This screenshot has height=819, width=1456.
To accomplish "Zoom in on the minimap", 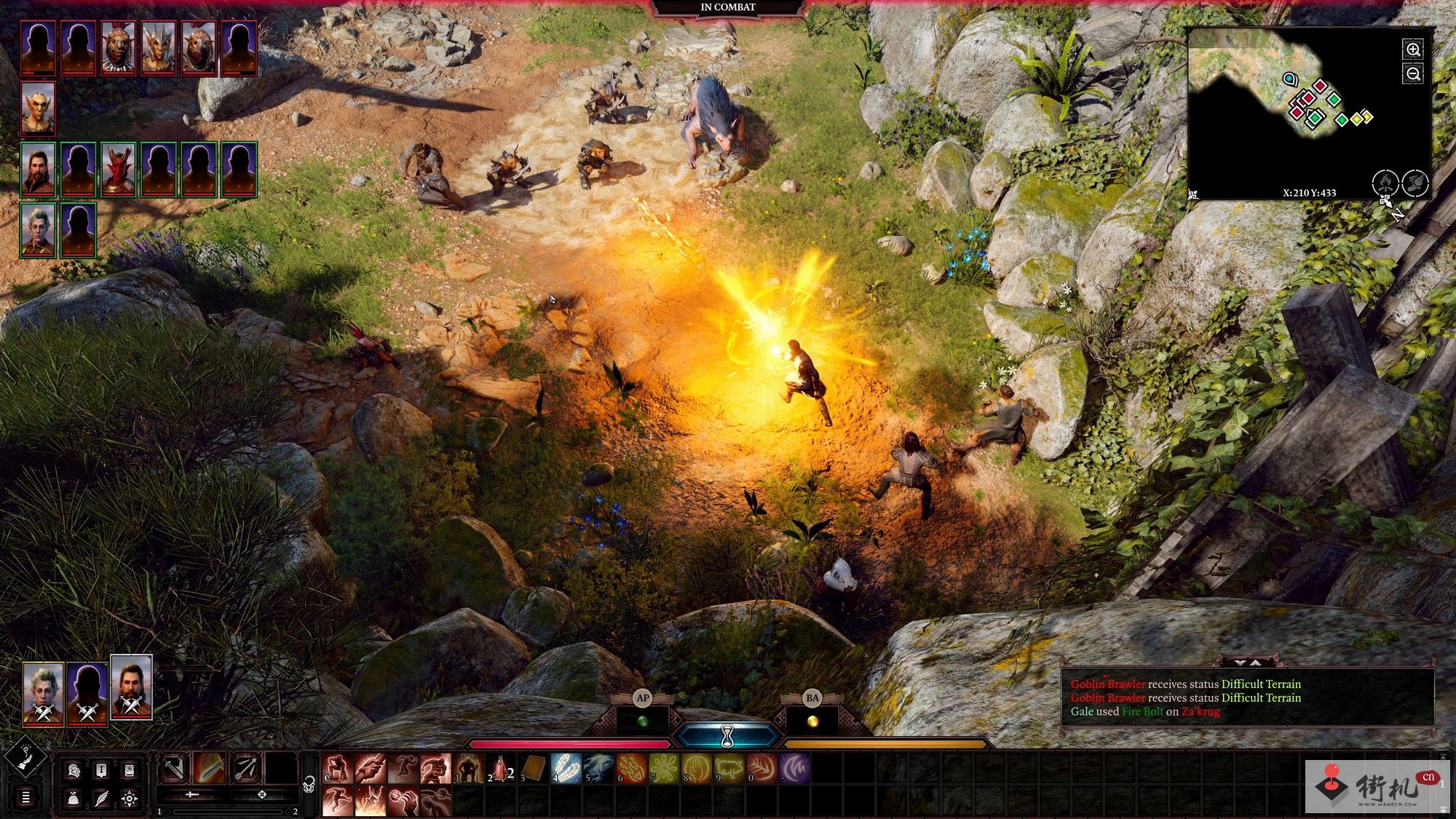I will (1413, 50).
